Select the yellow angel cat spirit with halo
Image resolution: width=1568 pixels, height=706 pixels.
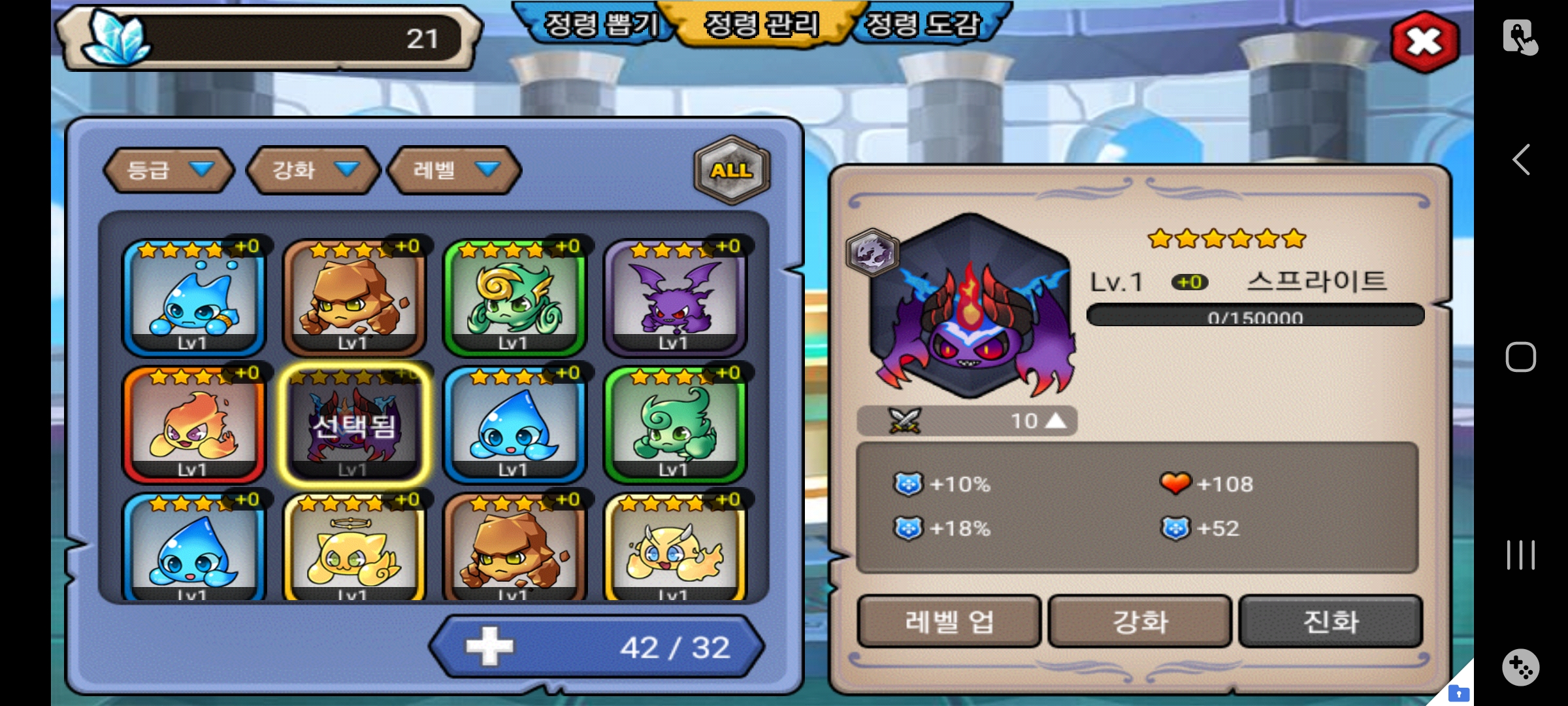353,549
